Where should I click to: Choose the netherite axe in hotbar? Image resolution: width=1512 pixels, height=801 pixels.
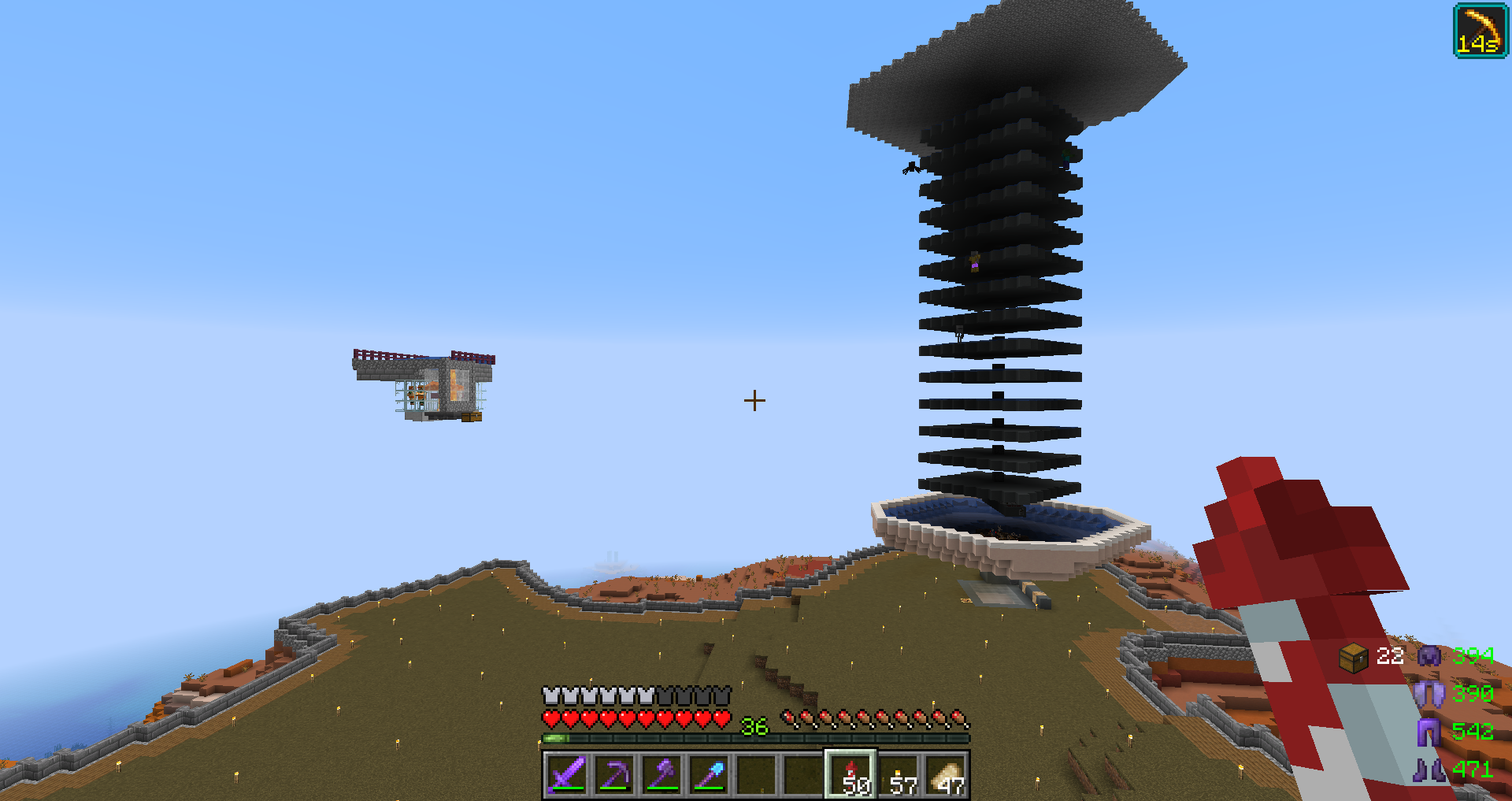[x=661, y=774]
